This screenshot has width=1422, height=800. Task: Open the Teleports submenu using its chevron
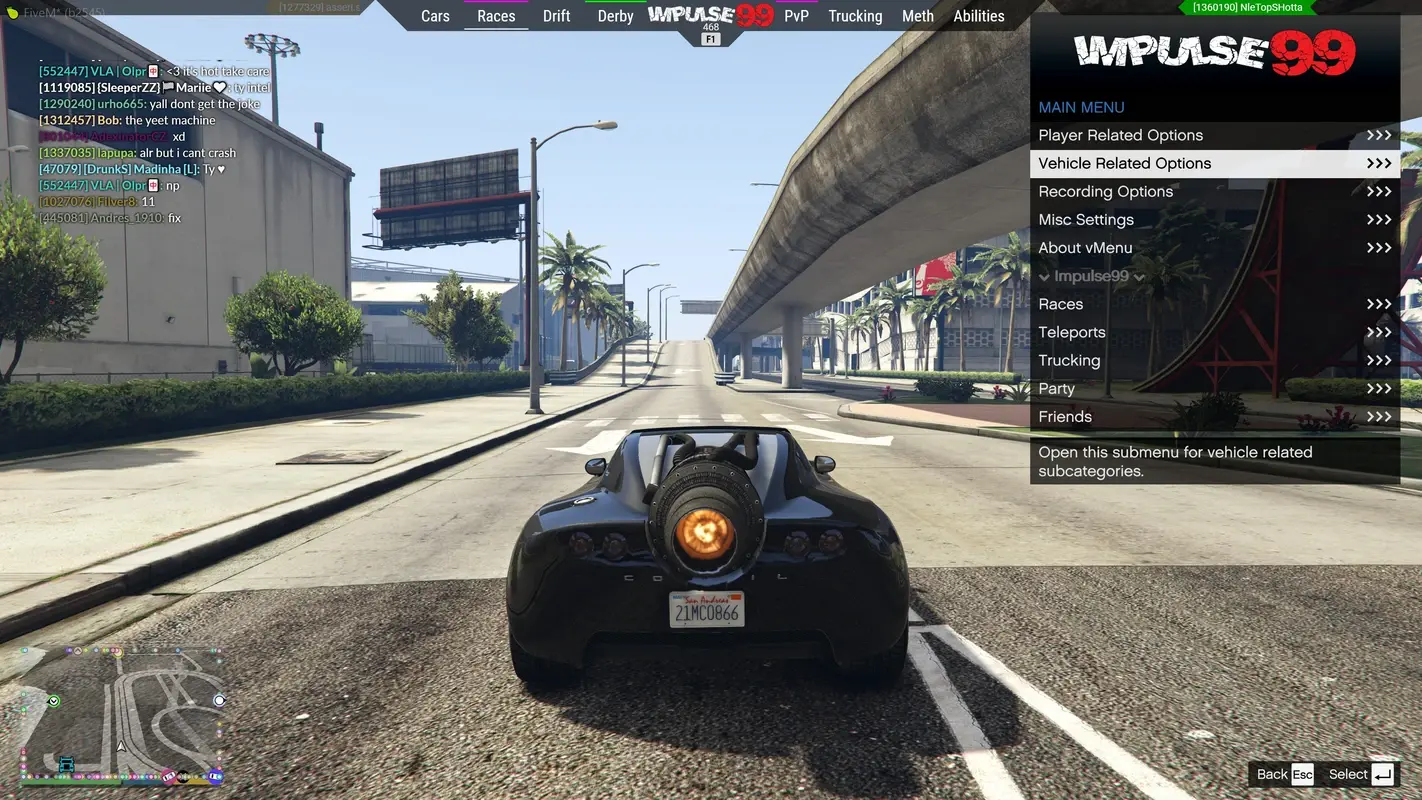click(1379, 331)
